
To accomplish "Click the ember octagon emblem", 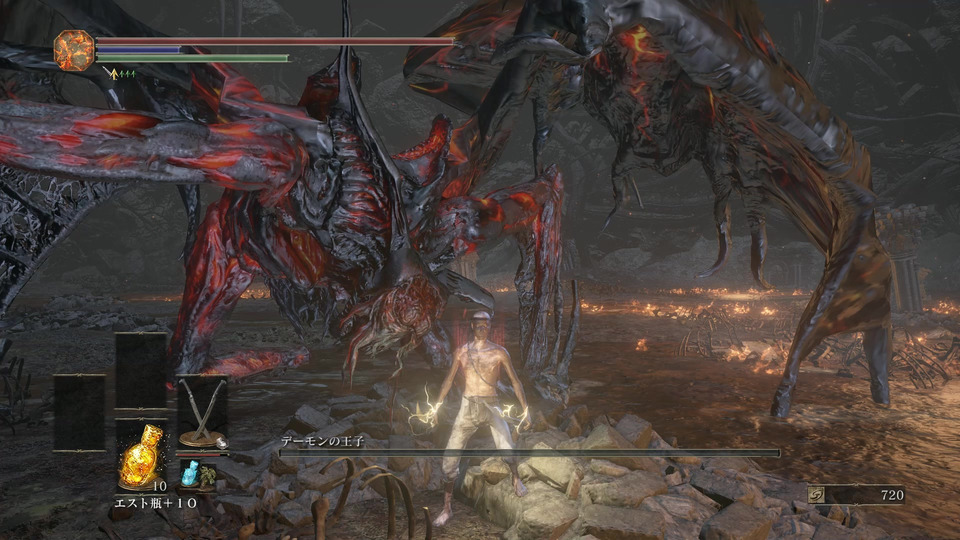I will [74, 50].
